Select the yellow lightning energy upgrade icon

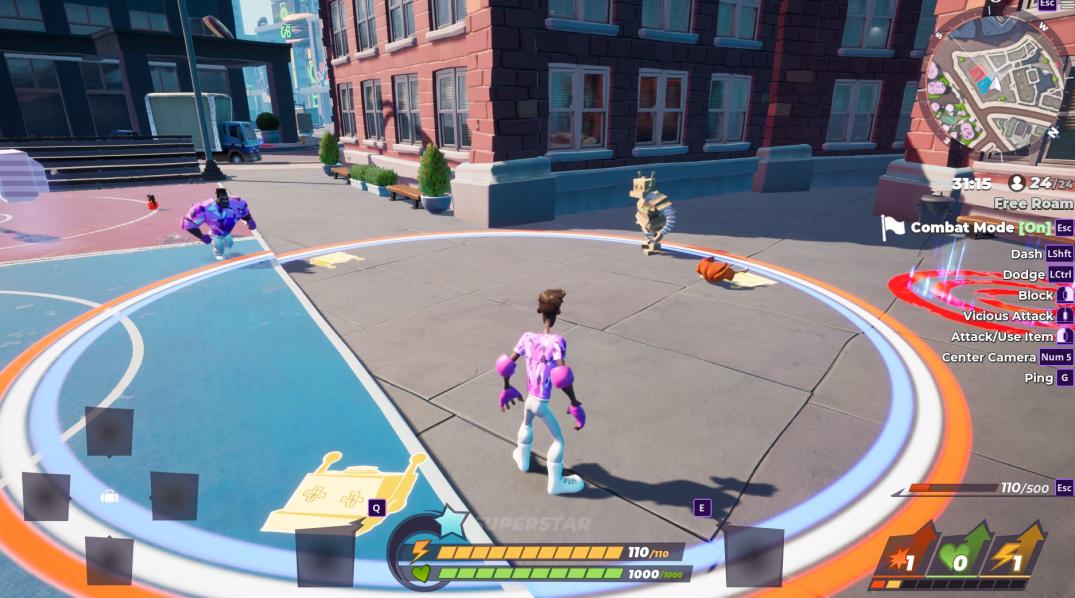tap(1017, 552)
